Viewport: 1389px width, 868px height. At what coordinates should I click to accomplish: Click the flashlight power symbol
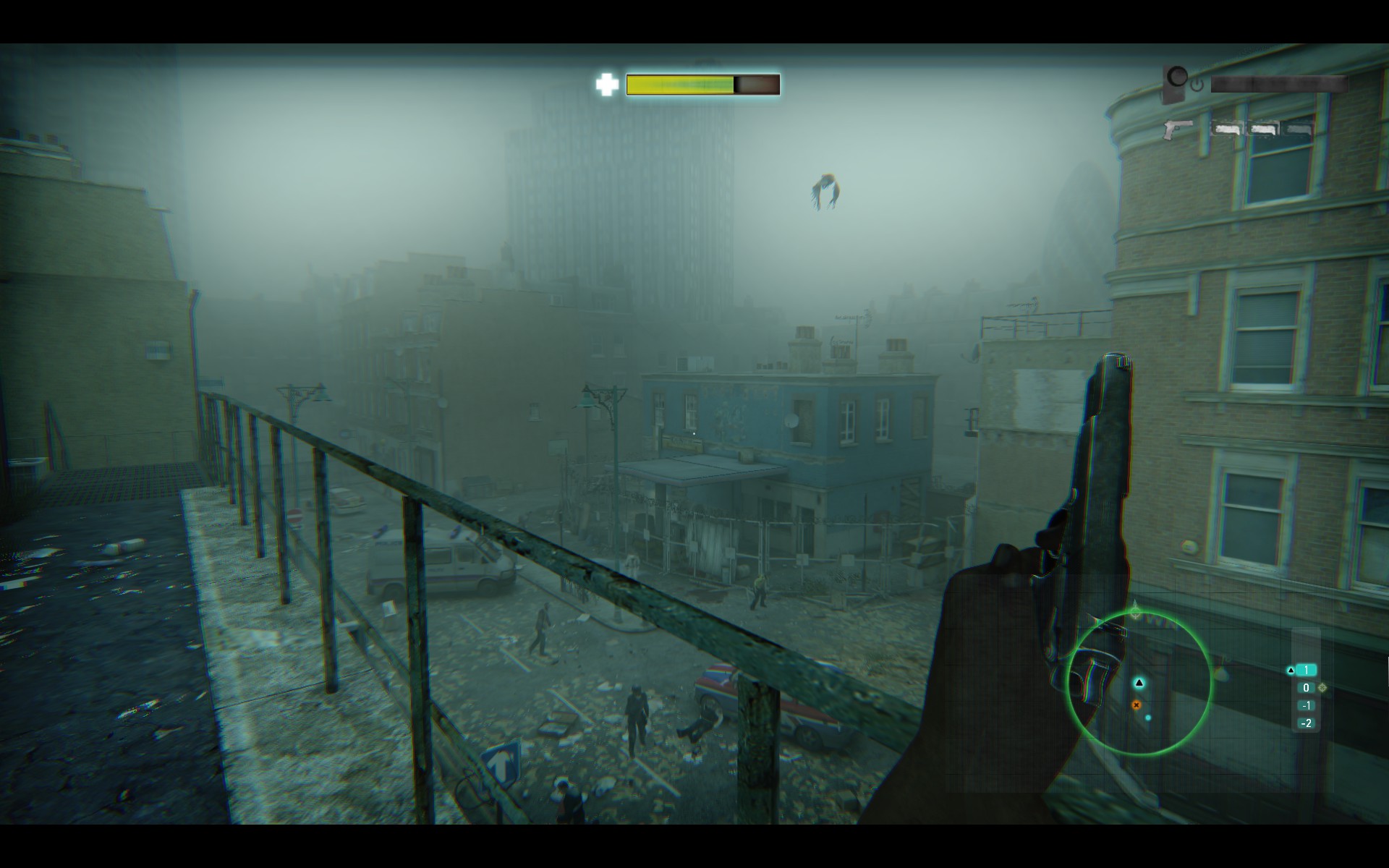1197,85
